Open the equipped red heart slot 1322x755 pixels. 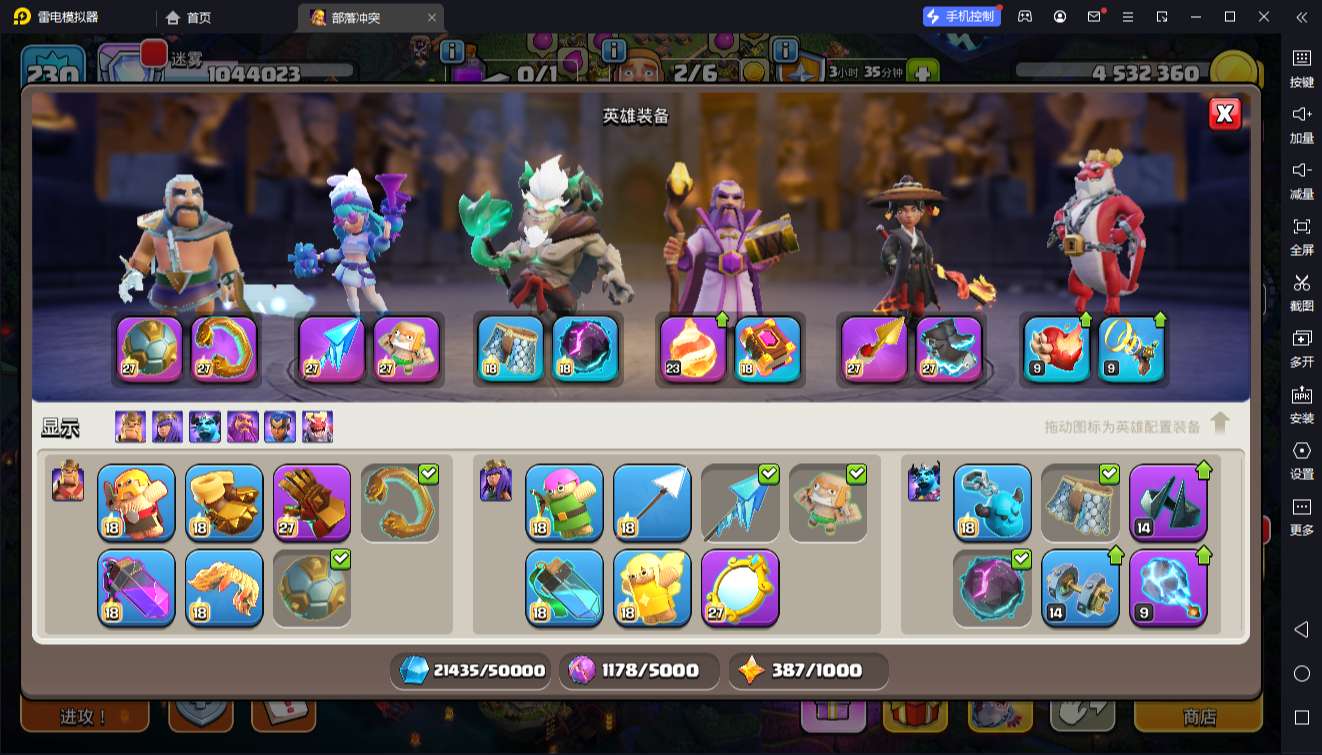(1057, 349)
